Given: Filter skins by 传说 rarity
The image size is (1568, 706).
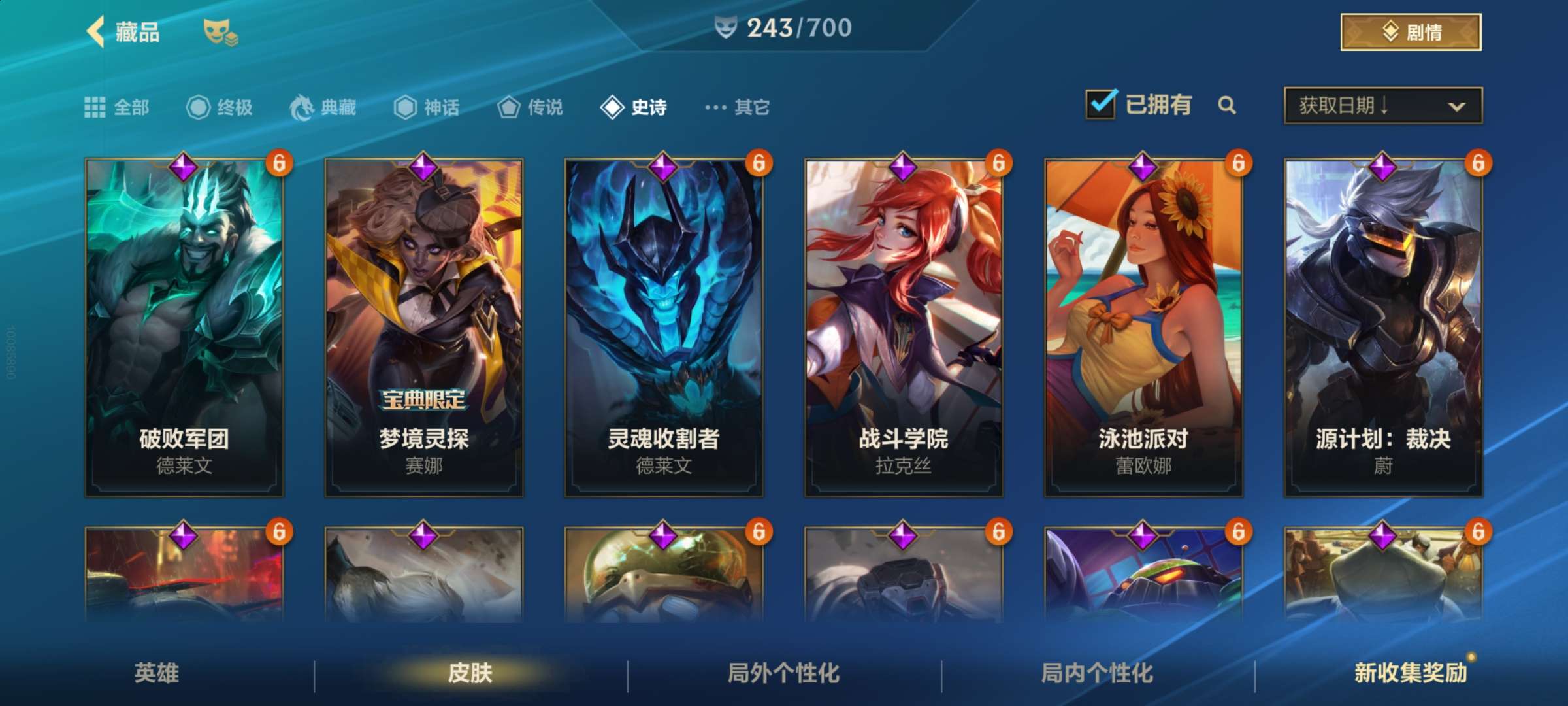Looking at the screenshot, I should (531, 107).
